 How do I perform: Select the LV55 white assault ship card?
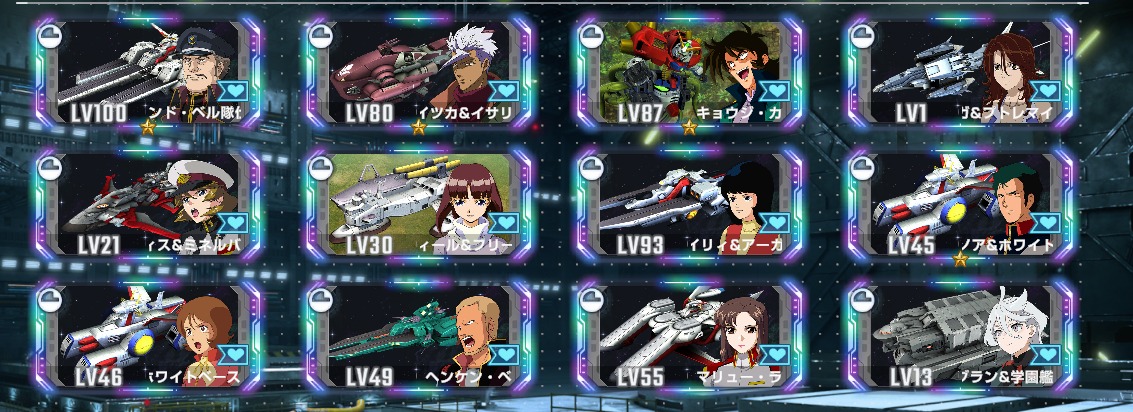pos(690,336)
